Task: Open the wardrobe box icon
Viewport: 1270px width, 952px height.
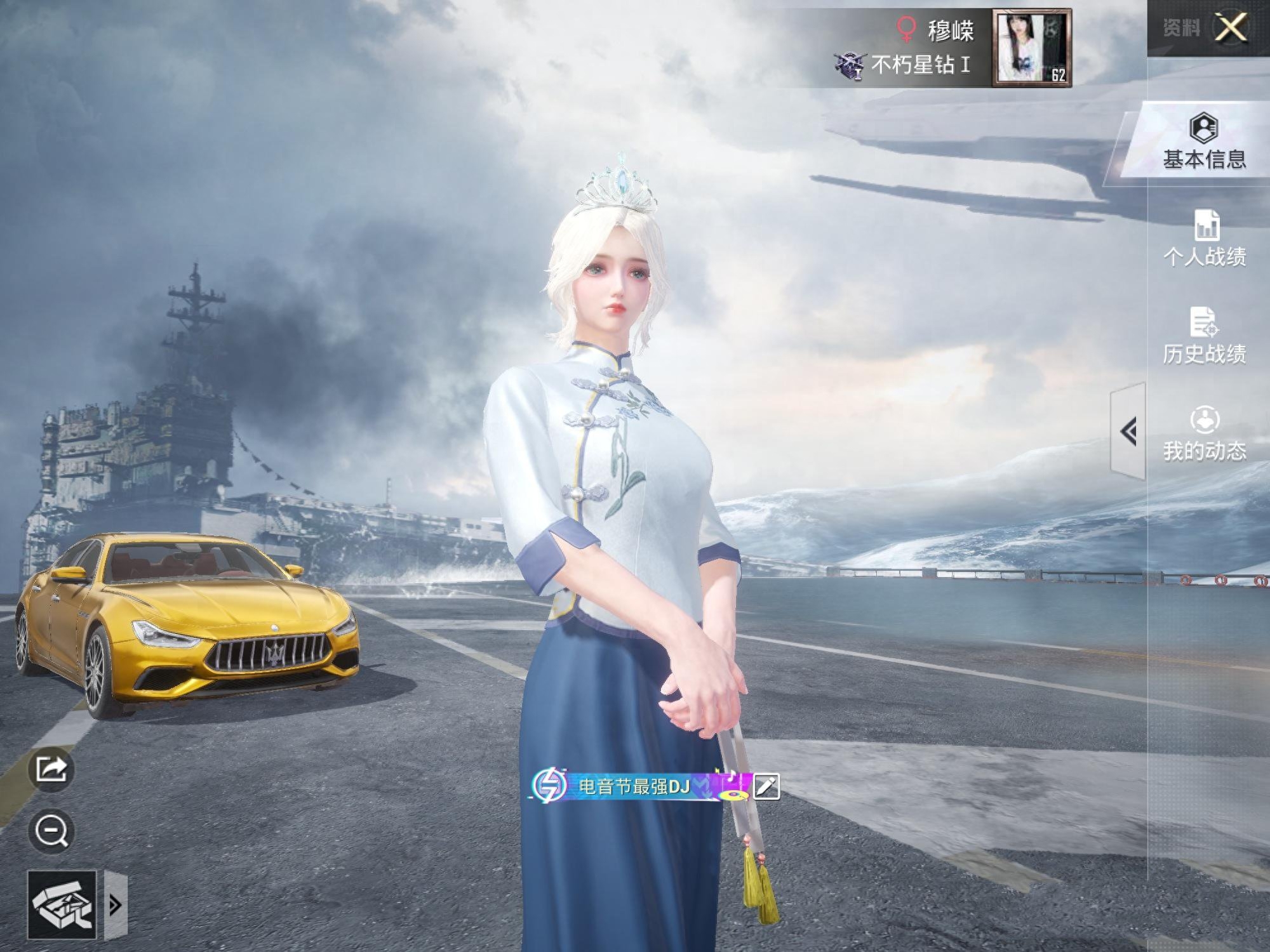Action: 62,905
